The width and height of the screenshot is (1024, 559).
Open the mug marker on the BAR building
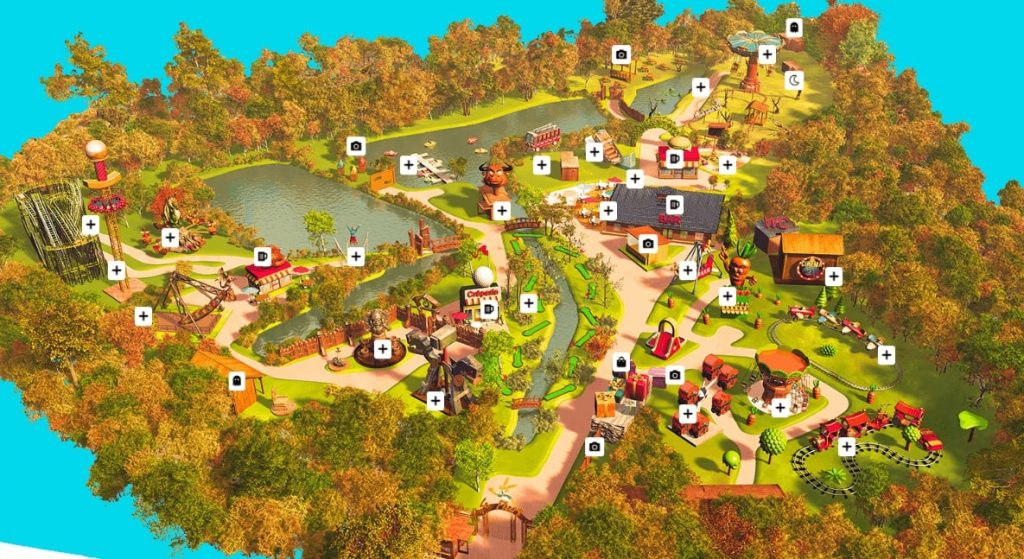673,204
